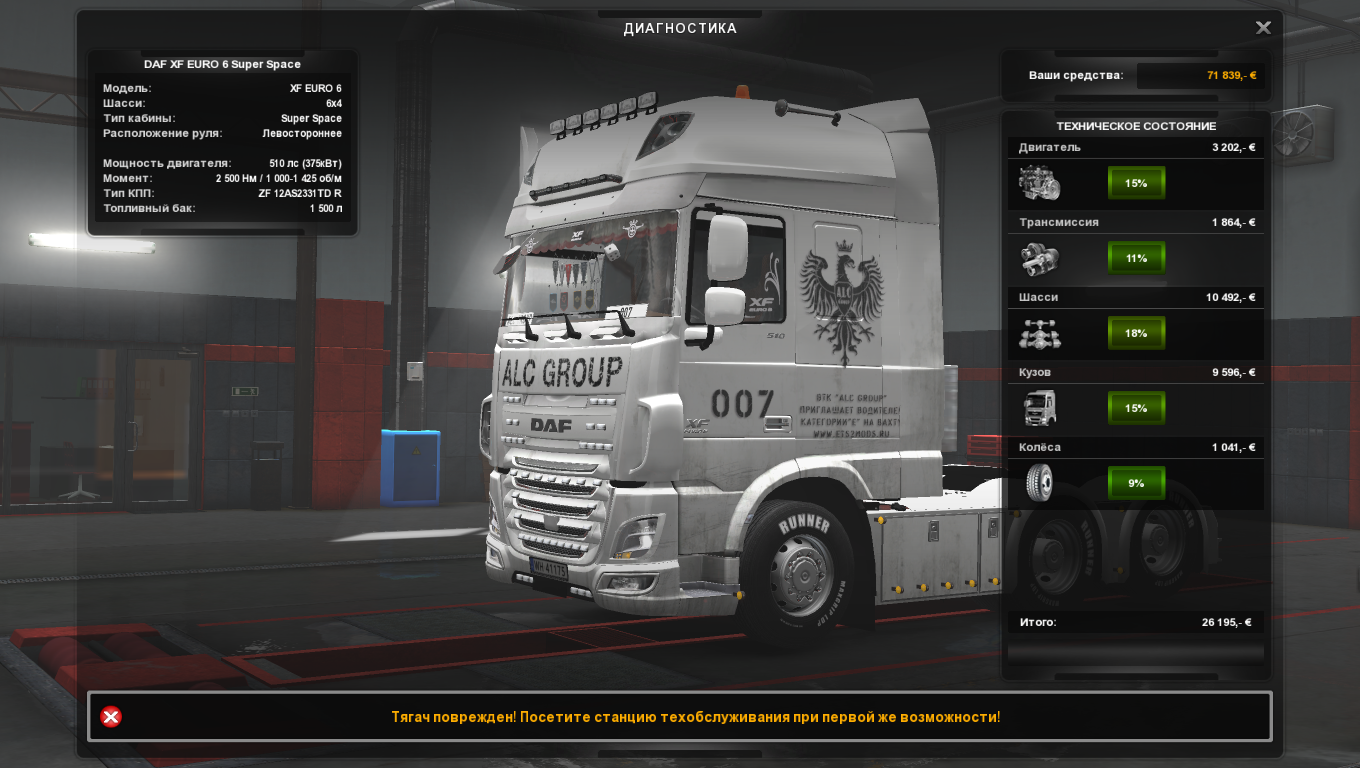The image size is (1360, 768).
Task: Choose the 11% Трансмиссия repair button
Action: point(1136,258)
